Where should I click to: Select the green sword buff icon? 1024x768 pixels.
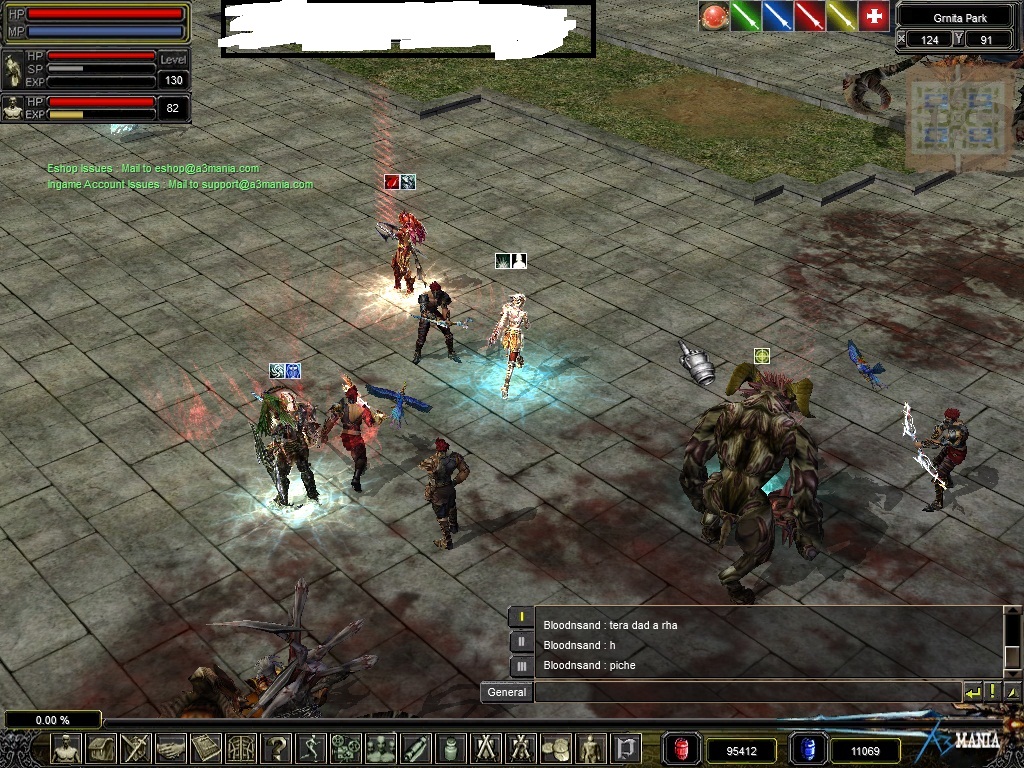coord(745,16)
